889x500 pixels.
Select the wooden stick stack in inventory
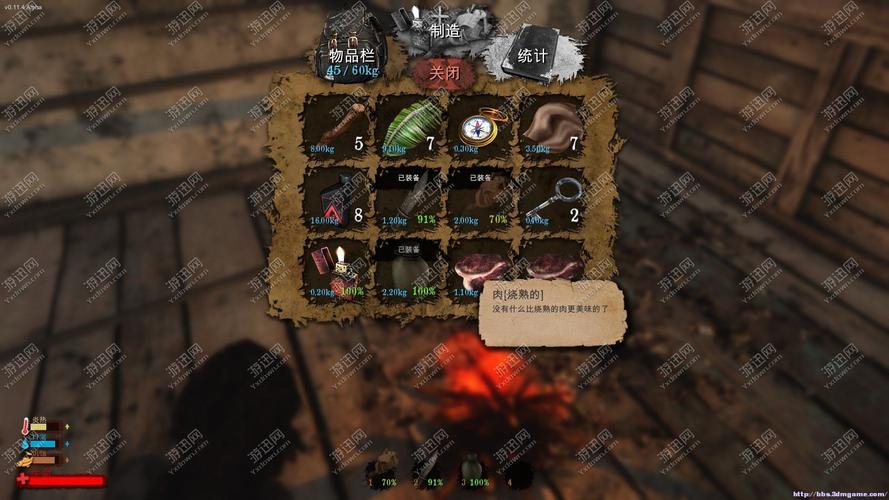(x=337, y=126)
